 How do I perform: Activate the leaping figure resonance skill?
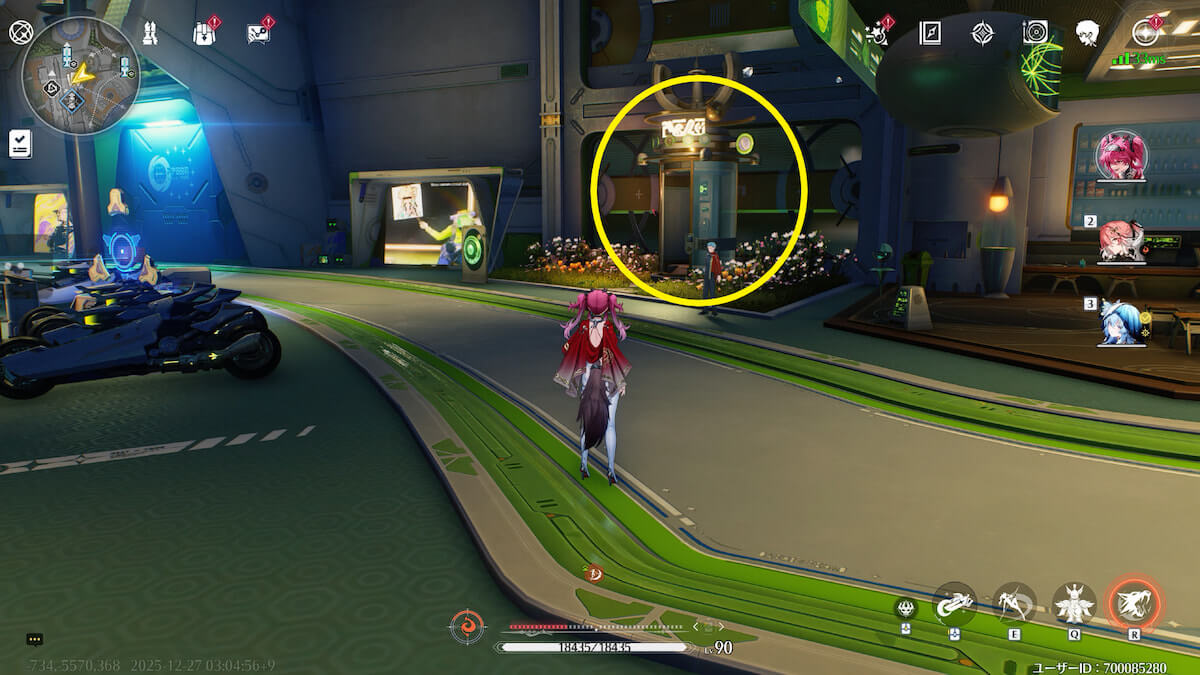[x=1015, y=603]
